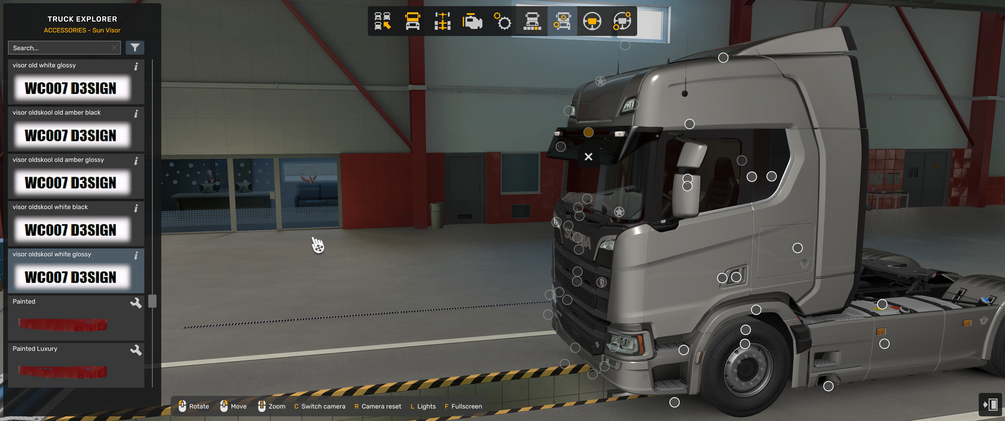Show info for visor old white glossy
Screen dimensions: 1005x421
[x=136, y=66]
